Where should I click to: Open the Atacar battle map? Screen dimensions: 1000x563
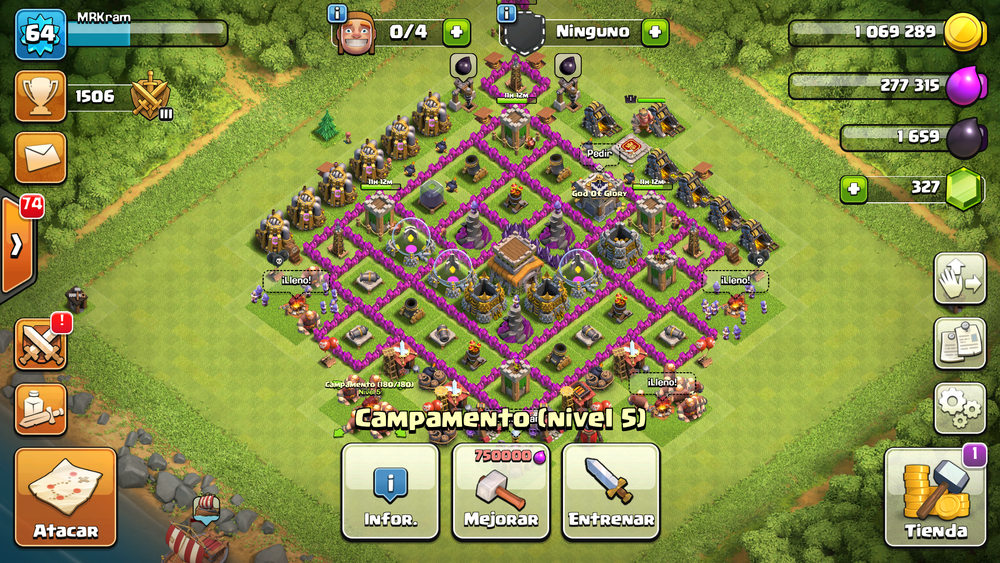point(65,498)
